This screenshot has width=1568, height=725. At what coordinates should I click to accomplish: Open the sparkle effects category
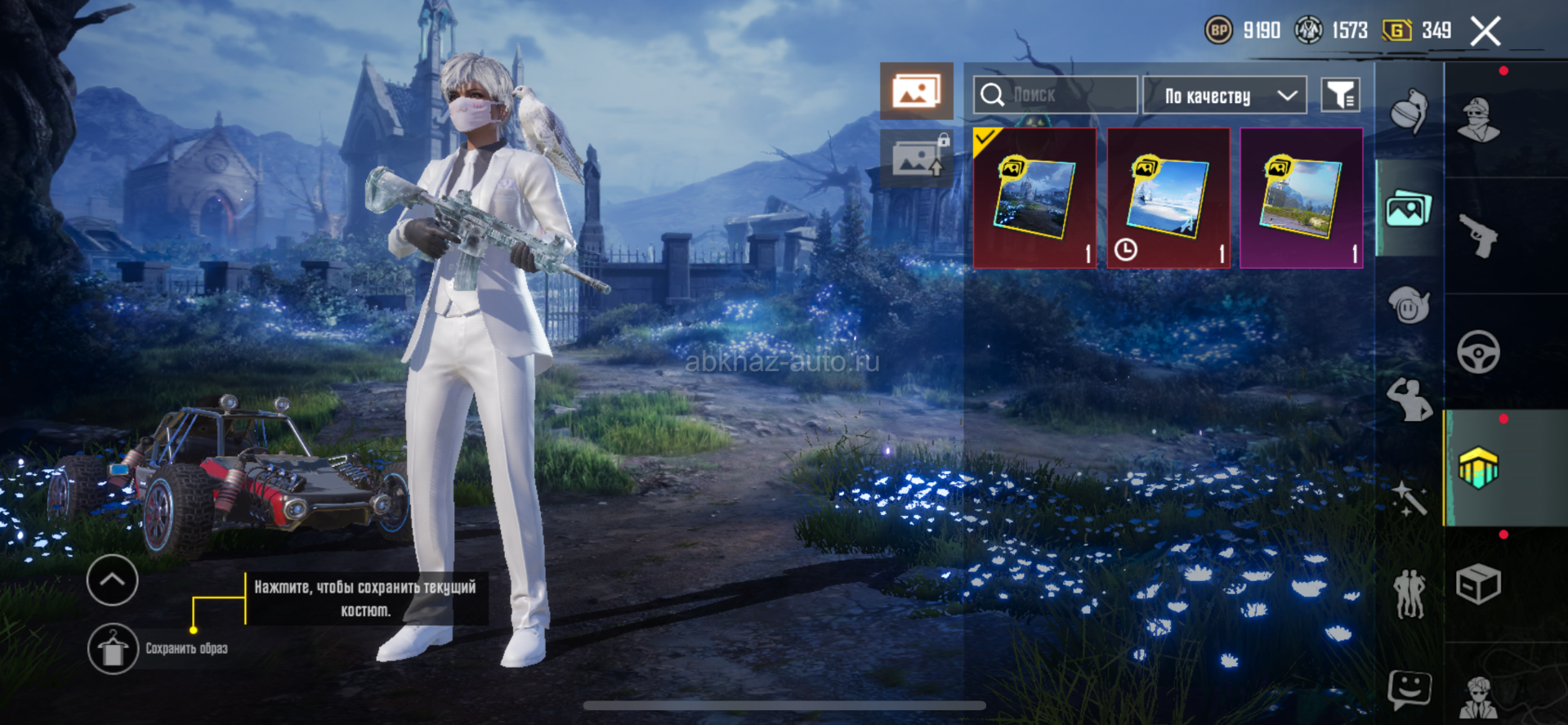(x=1409, y=497)
